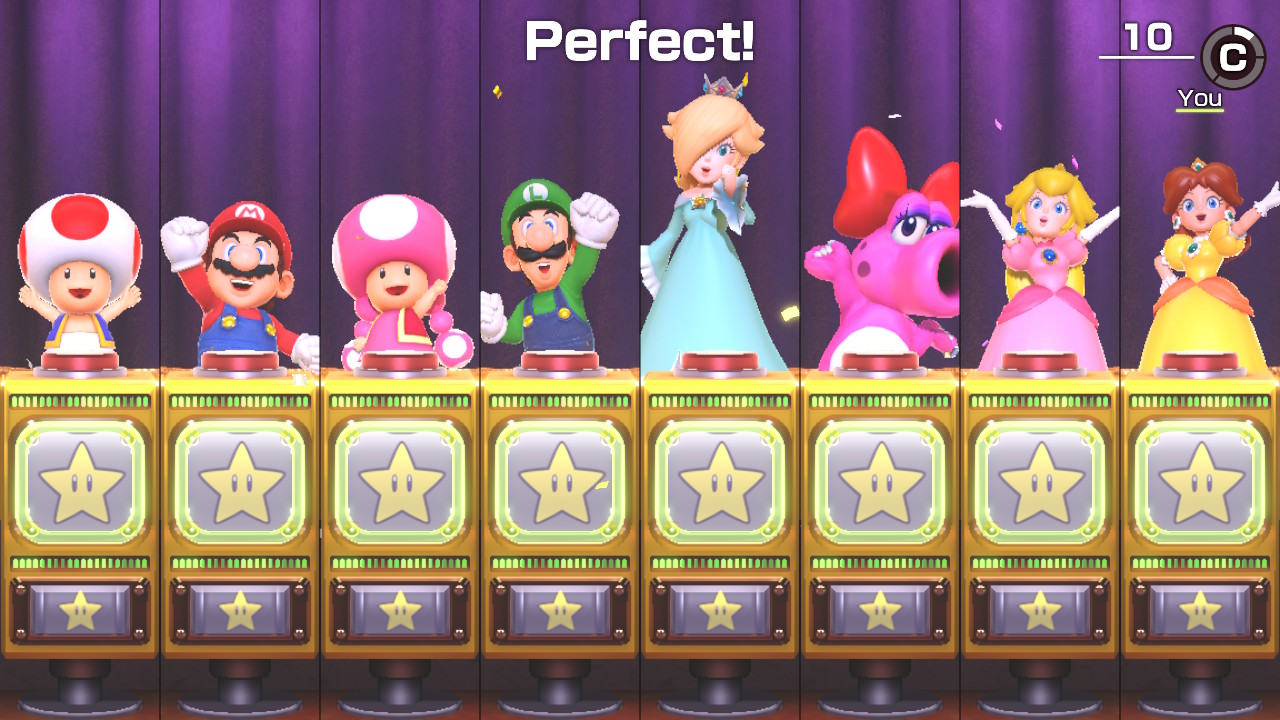The image size is (1280, 720).
Task: Click the Perfect! banner text
Action: pos(638,42)
